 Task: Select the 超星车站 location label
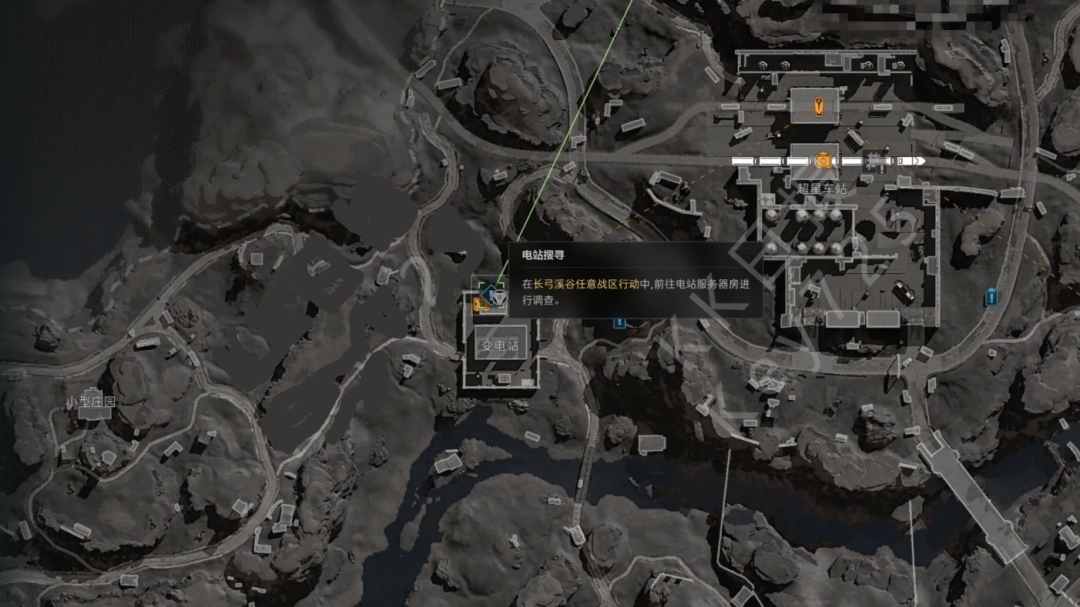click(x=821, y=187)
